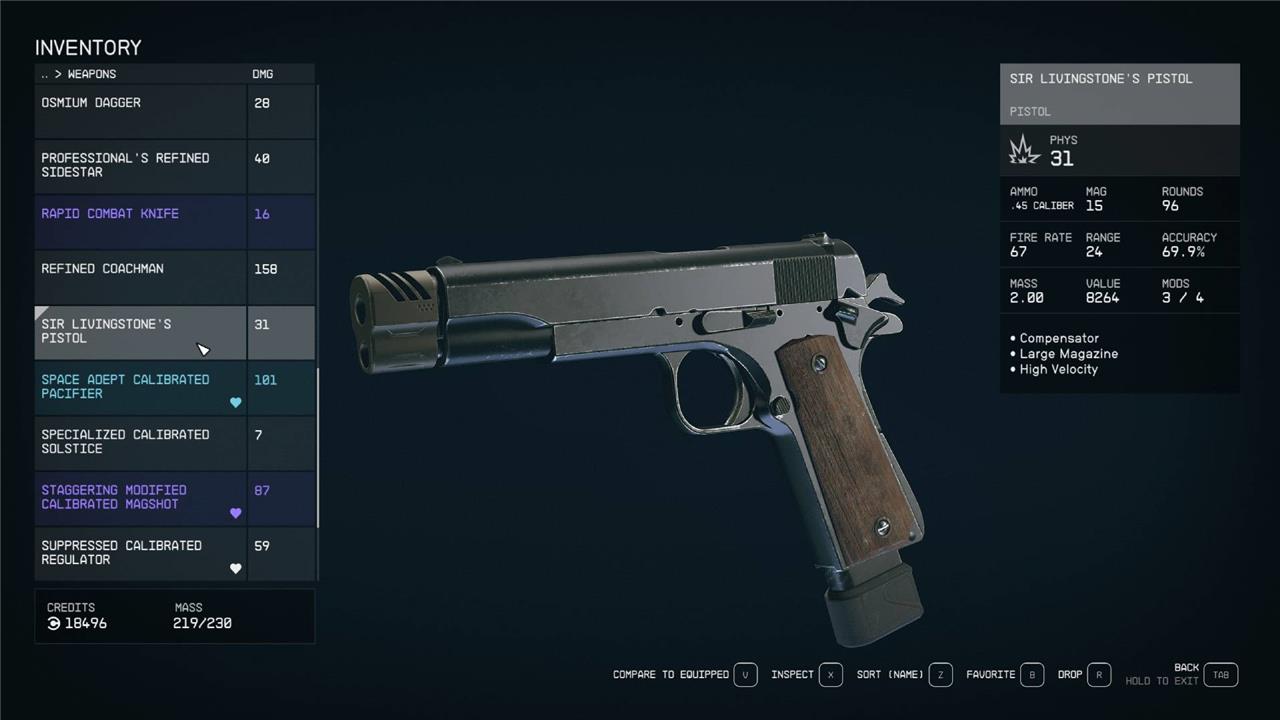Pick the Refined Coachman weapon

140,277
